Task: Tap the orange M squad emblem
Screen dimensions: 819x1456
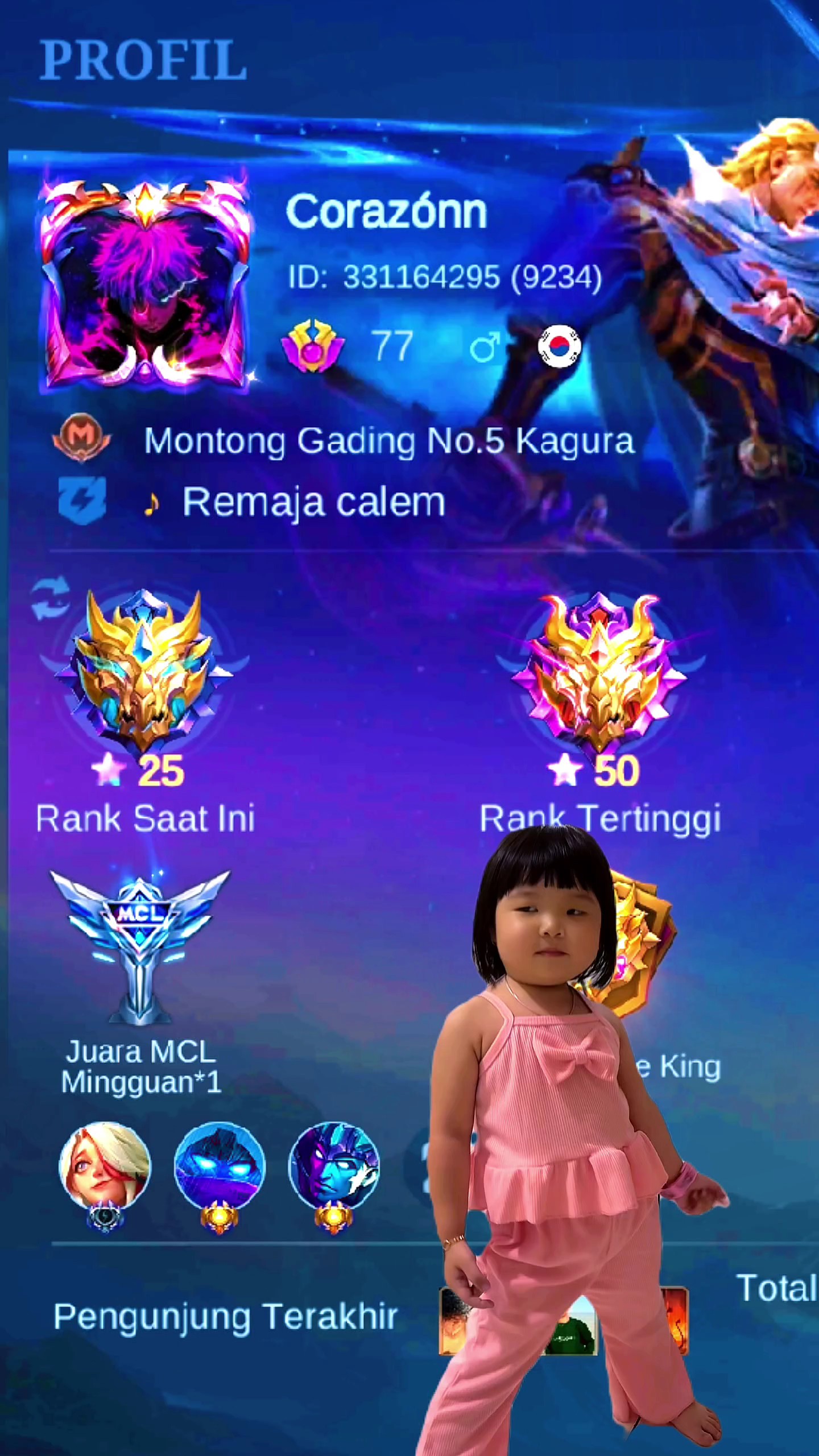Action: point(81,437)
